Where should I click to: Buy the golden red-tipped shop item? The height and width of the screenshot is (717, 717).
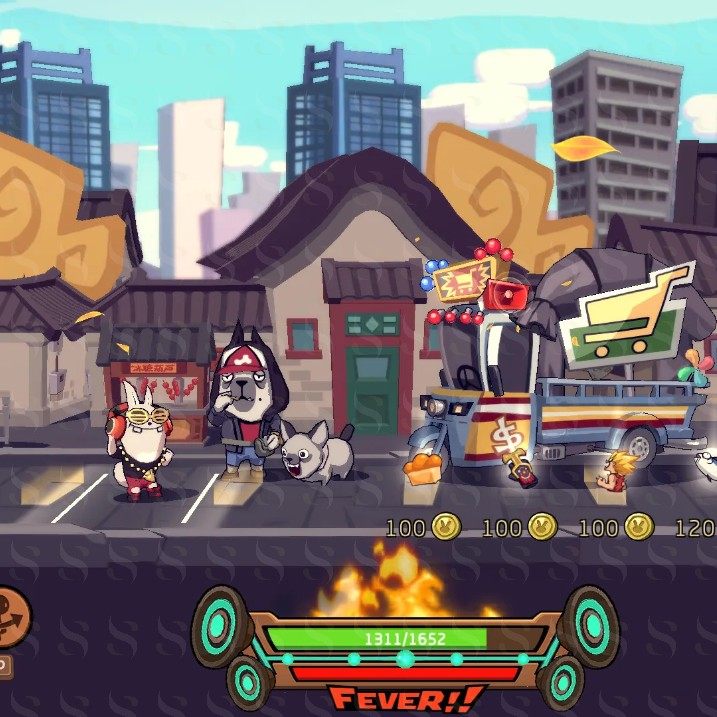pyautogui.click(x=518, y=468)
